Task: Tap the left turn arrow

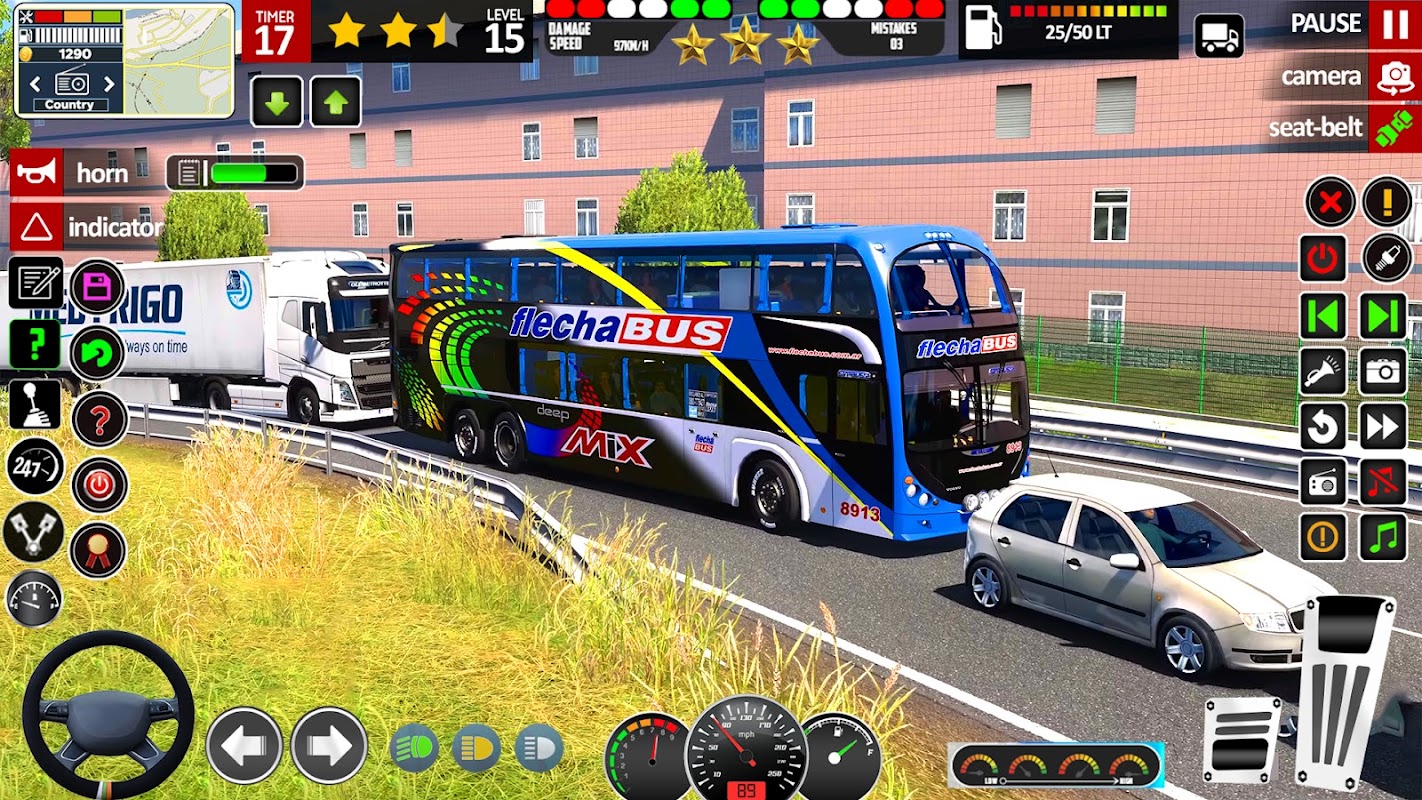Action: [244, 745]
